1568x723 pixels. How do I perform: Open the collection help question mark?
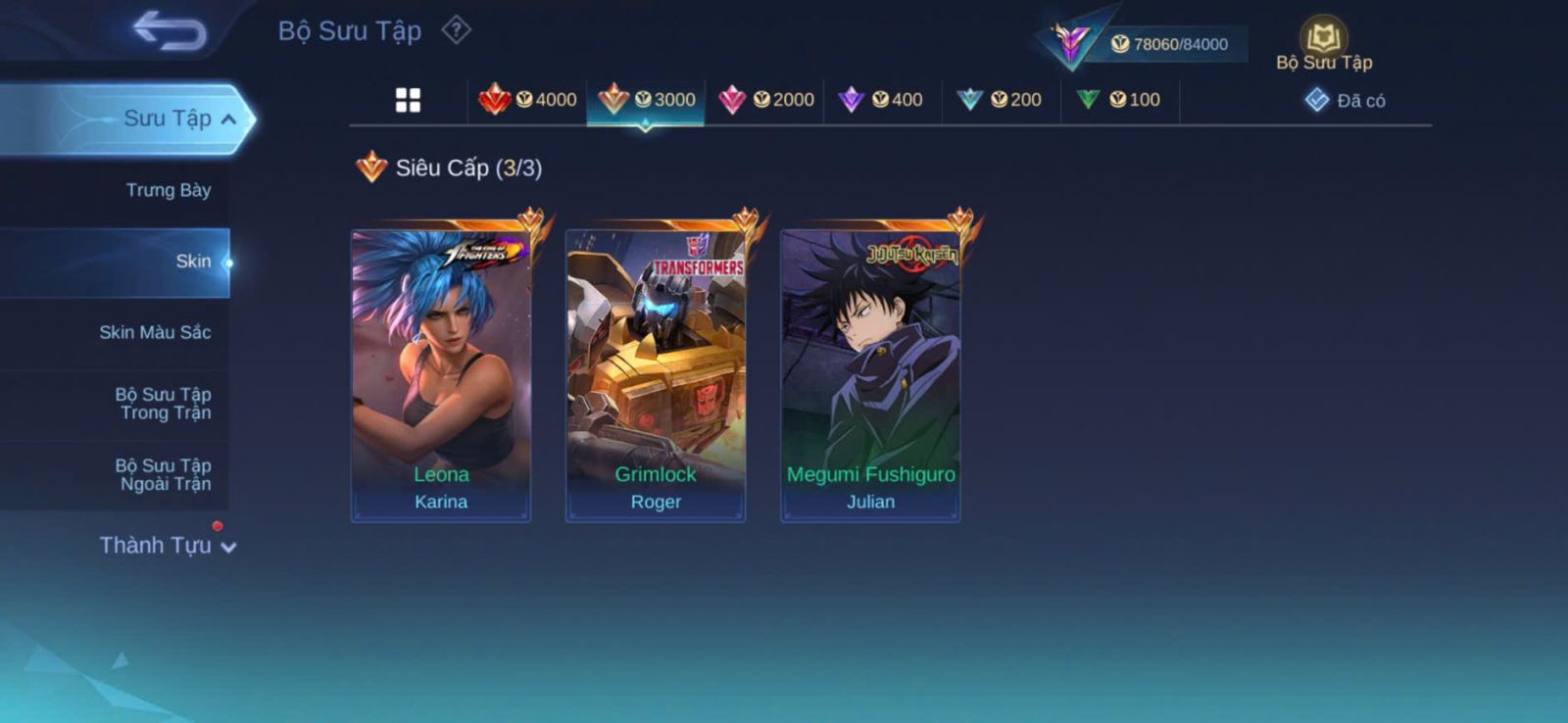pyautogui.click(x=456, y=30)
